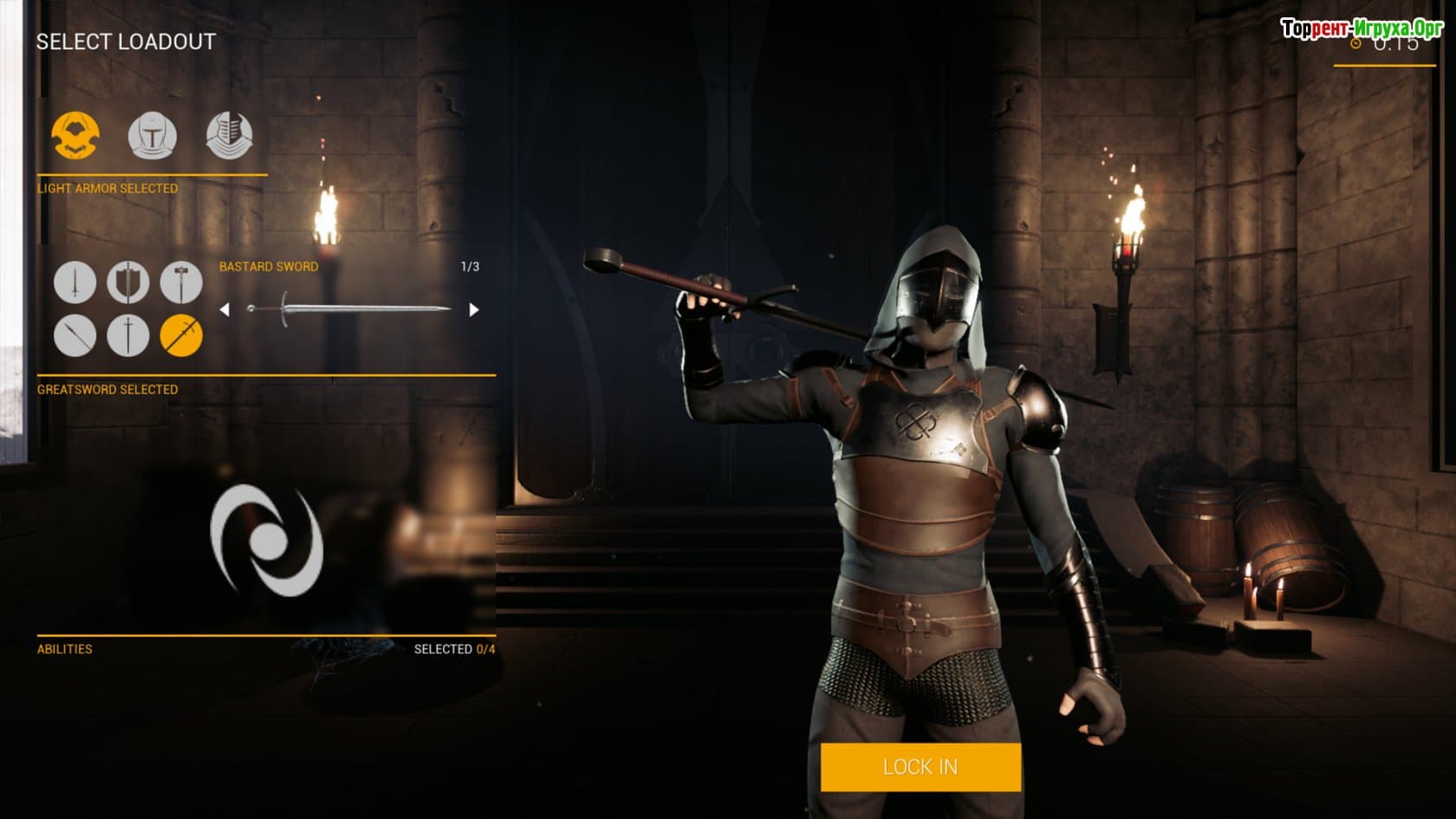The image size is (1456, 819).
Task: Show the previous weapon with the left arrow
Action: click(224, 309)
